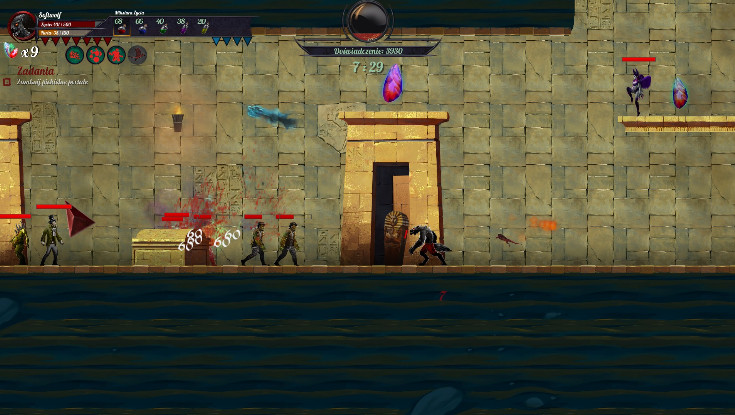
Task: Click the dark rage orb at top center
Action: click(367, 18)
